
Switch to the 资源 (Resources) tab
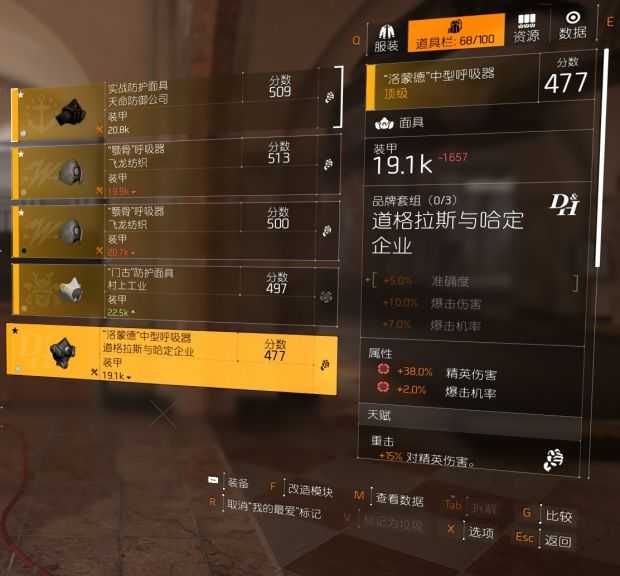[526, 28]
